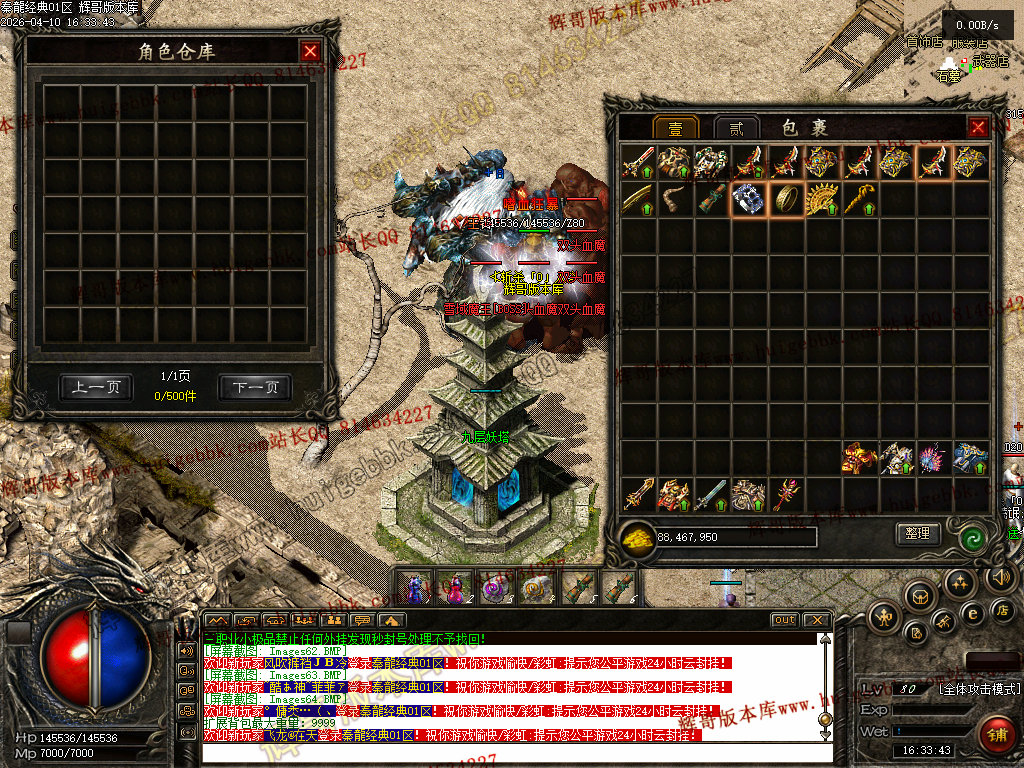Select the golden serpent staff item

[859, 198]
